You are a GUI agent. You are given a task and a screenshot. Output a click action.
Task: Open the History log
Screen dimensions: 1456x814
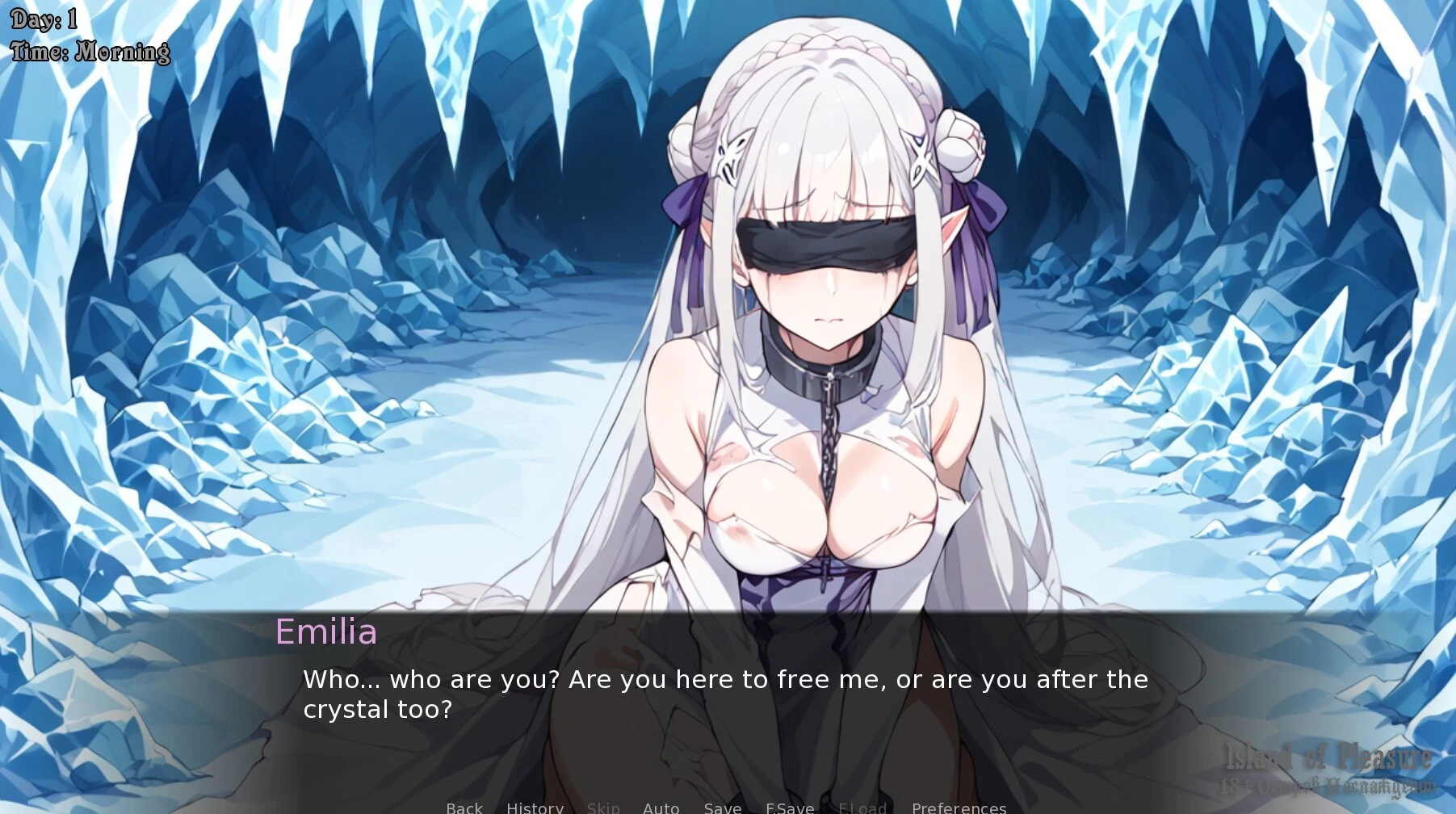pyautogui.click(x=535, y=808)
